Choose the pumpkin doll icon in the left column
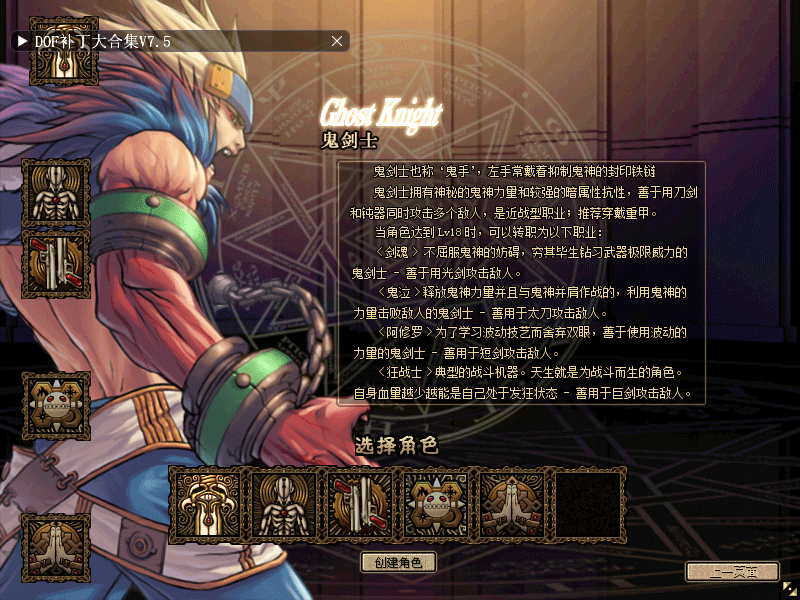The image size is (800, 600). pyautogui.click(x=56, y=405)
